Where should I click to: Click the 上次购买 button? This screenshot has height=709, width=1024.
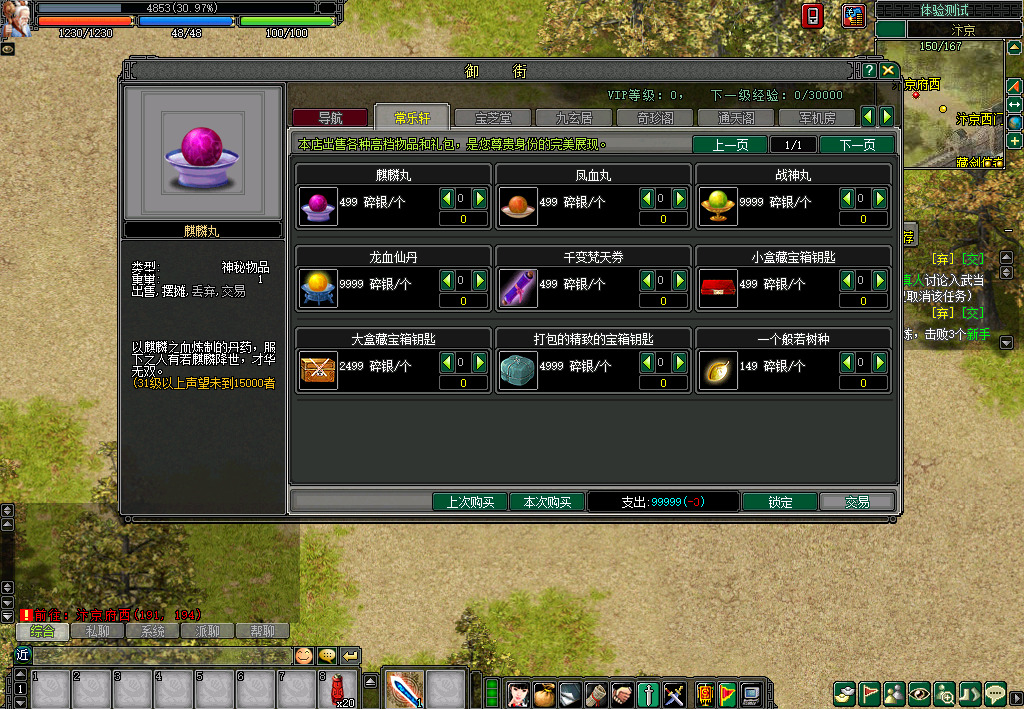(x=470, y=502)
